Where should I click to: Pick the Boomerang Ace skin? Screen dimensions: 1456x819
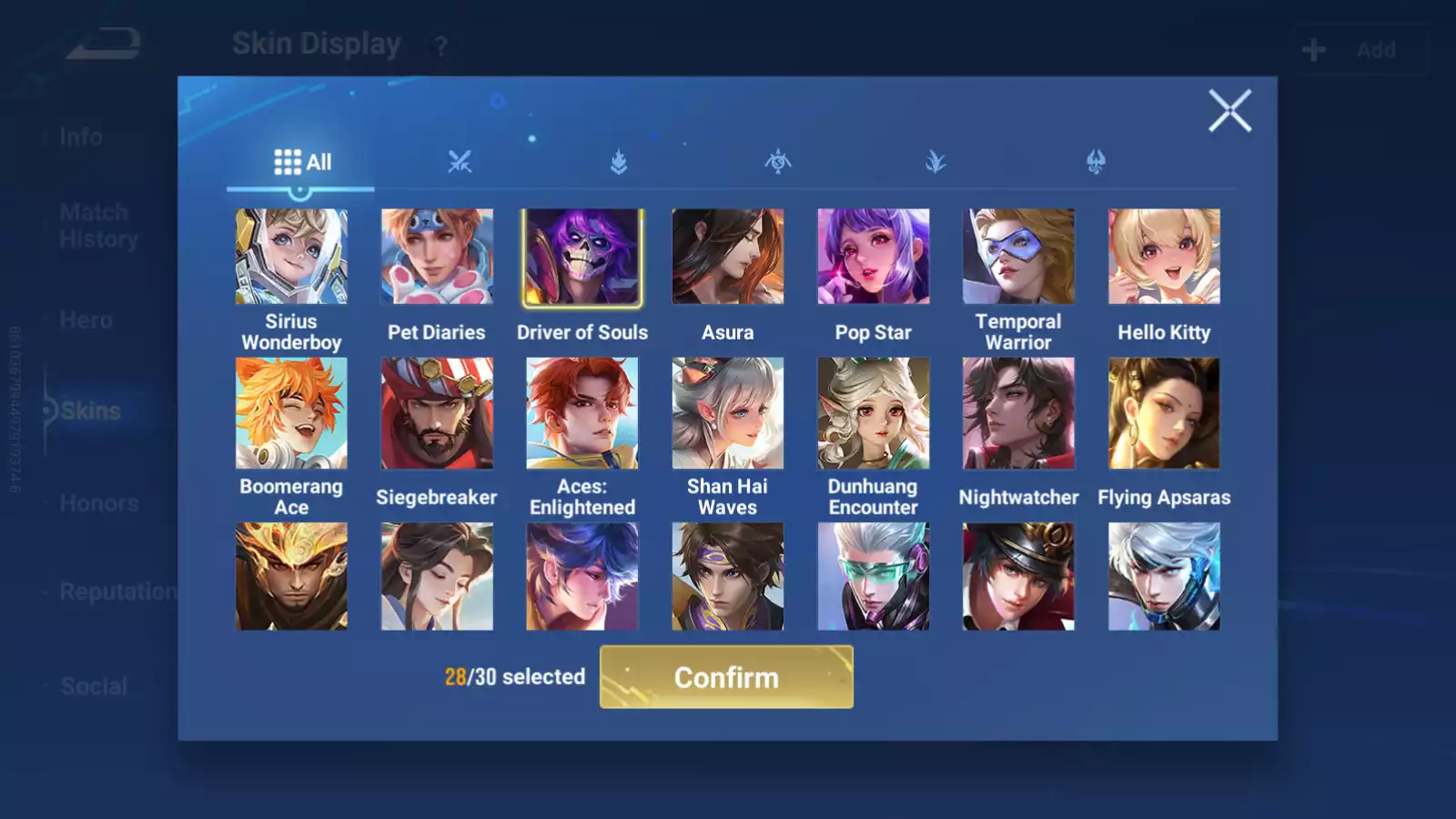291,413
